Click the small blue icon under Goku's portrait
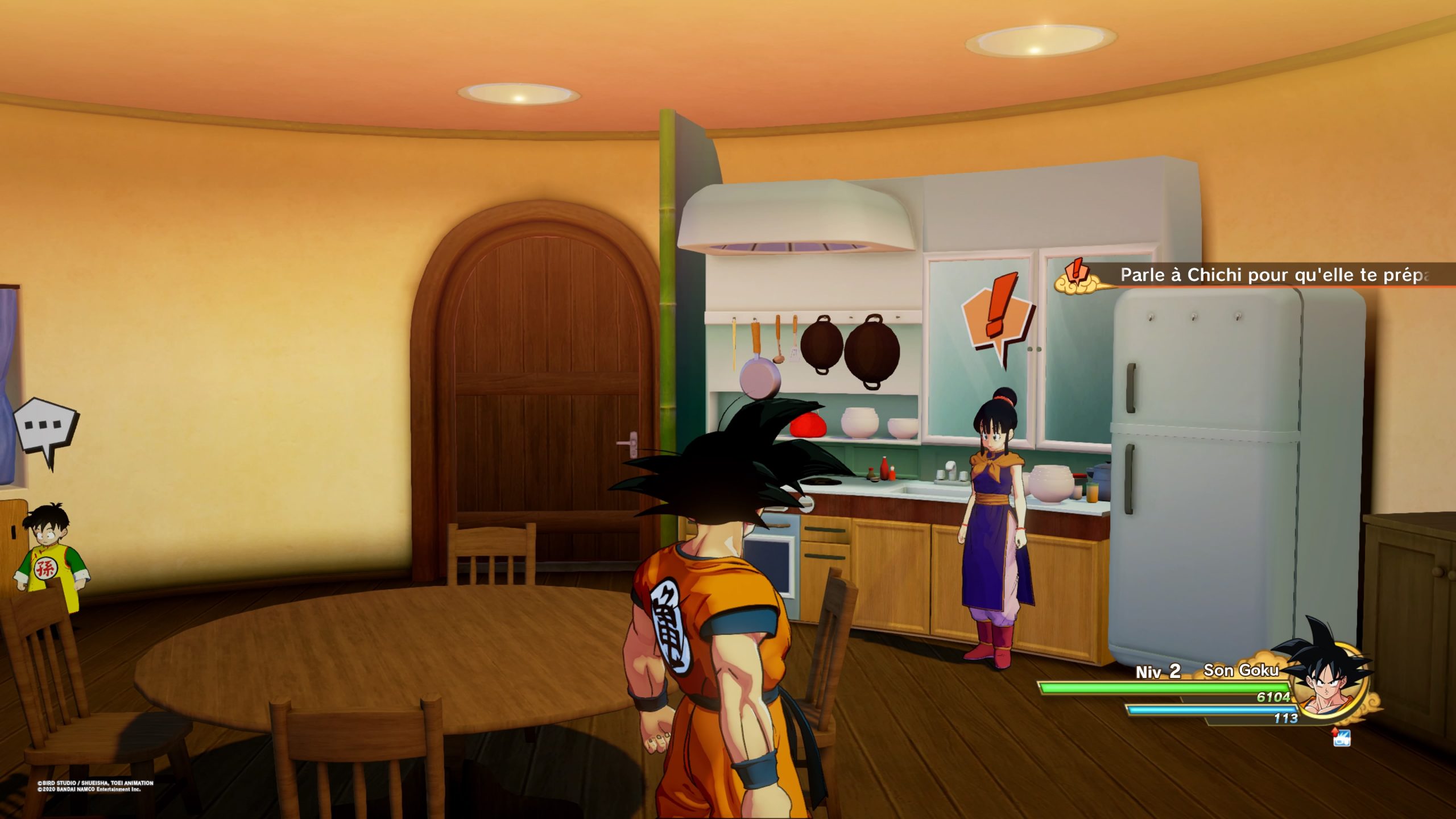Image resolution: width=1456 pixels, height=819 pixels. click(1341, 738)
